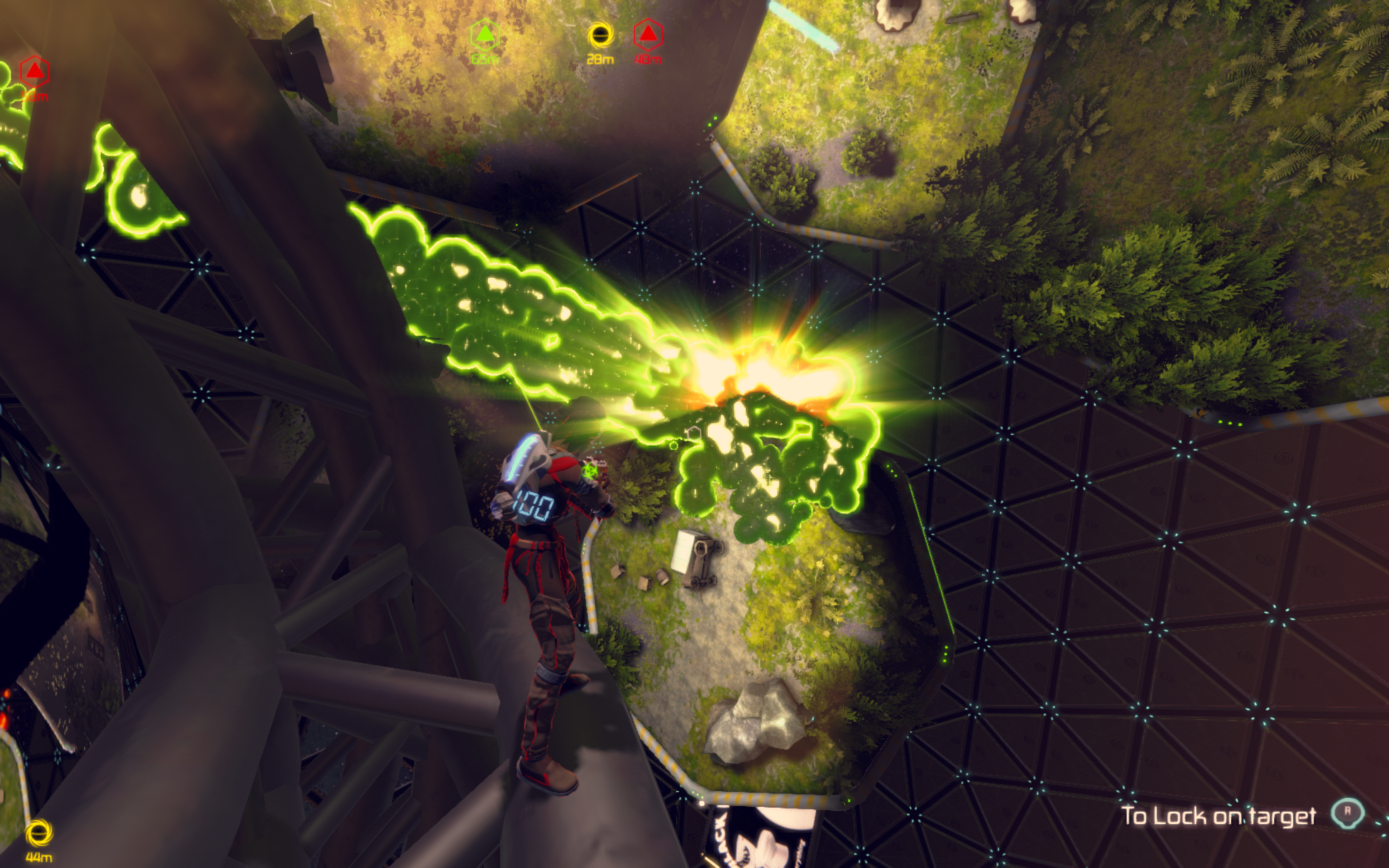Target the red triangle marker at 48m
The image size is (1389, 868).
(x=648, y=36)
